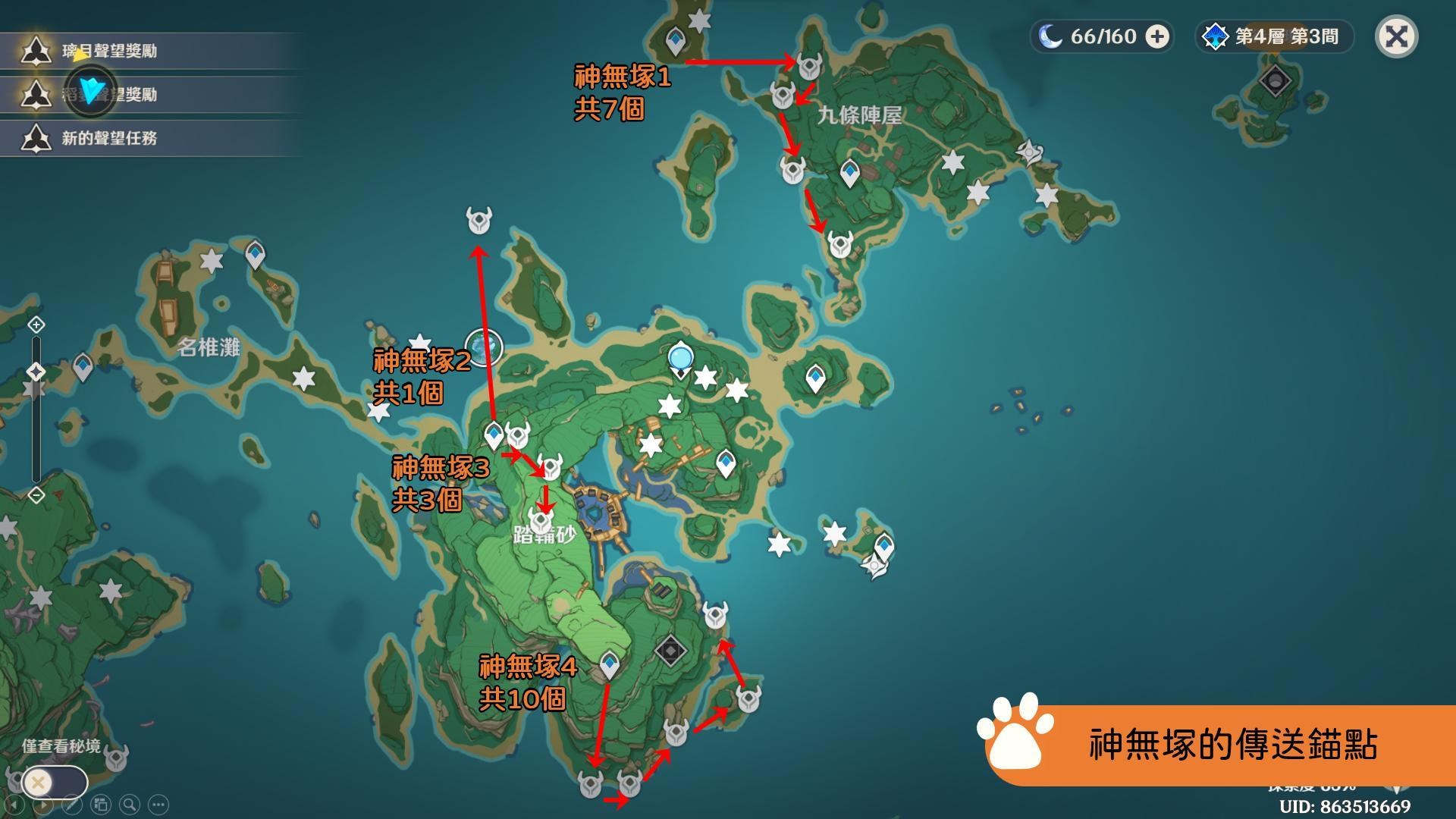Add resin with the plus button
Viewport: 1456px width, 819px height.
pos(1157,36)
